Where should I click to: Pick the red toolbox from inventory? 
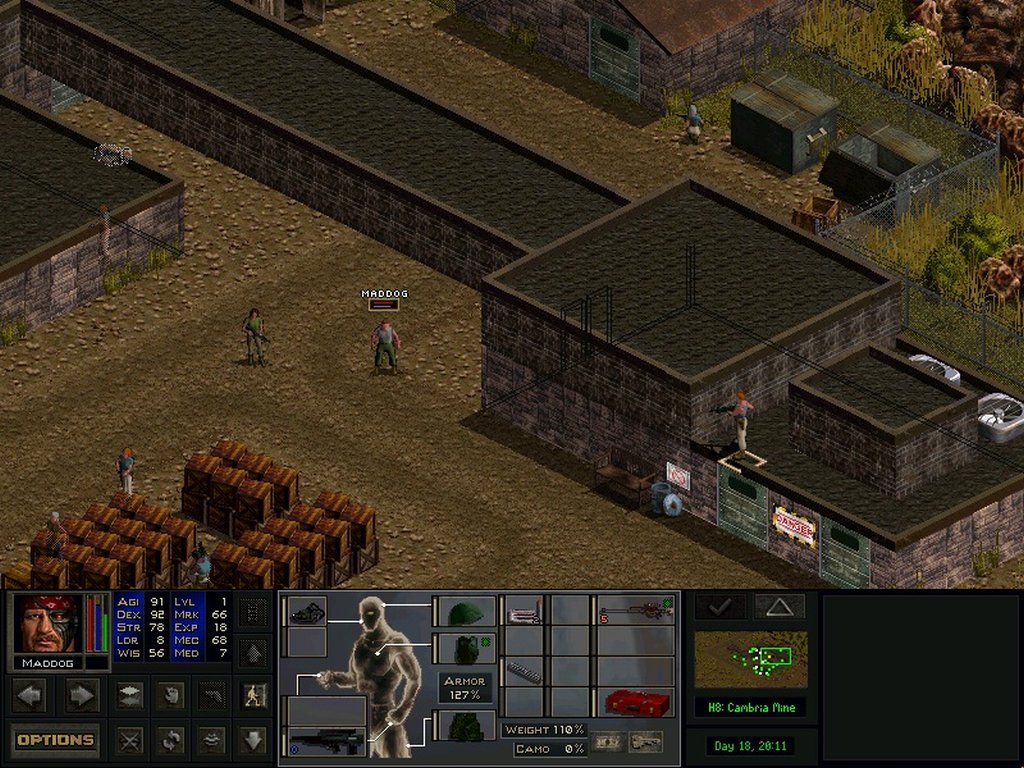click(636, 702)
